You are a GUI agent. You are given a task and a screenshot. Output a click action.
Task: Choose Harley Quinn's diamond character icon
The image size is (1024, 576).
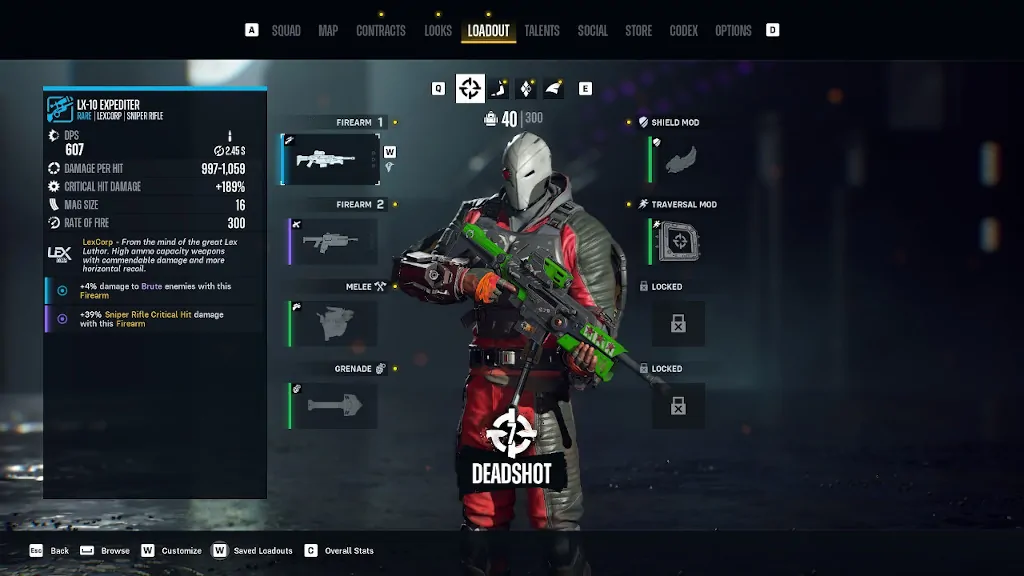(526, 89)
